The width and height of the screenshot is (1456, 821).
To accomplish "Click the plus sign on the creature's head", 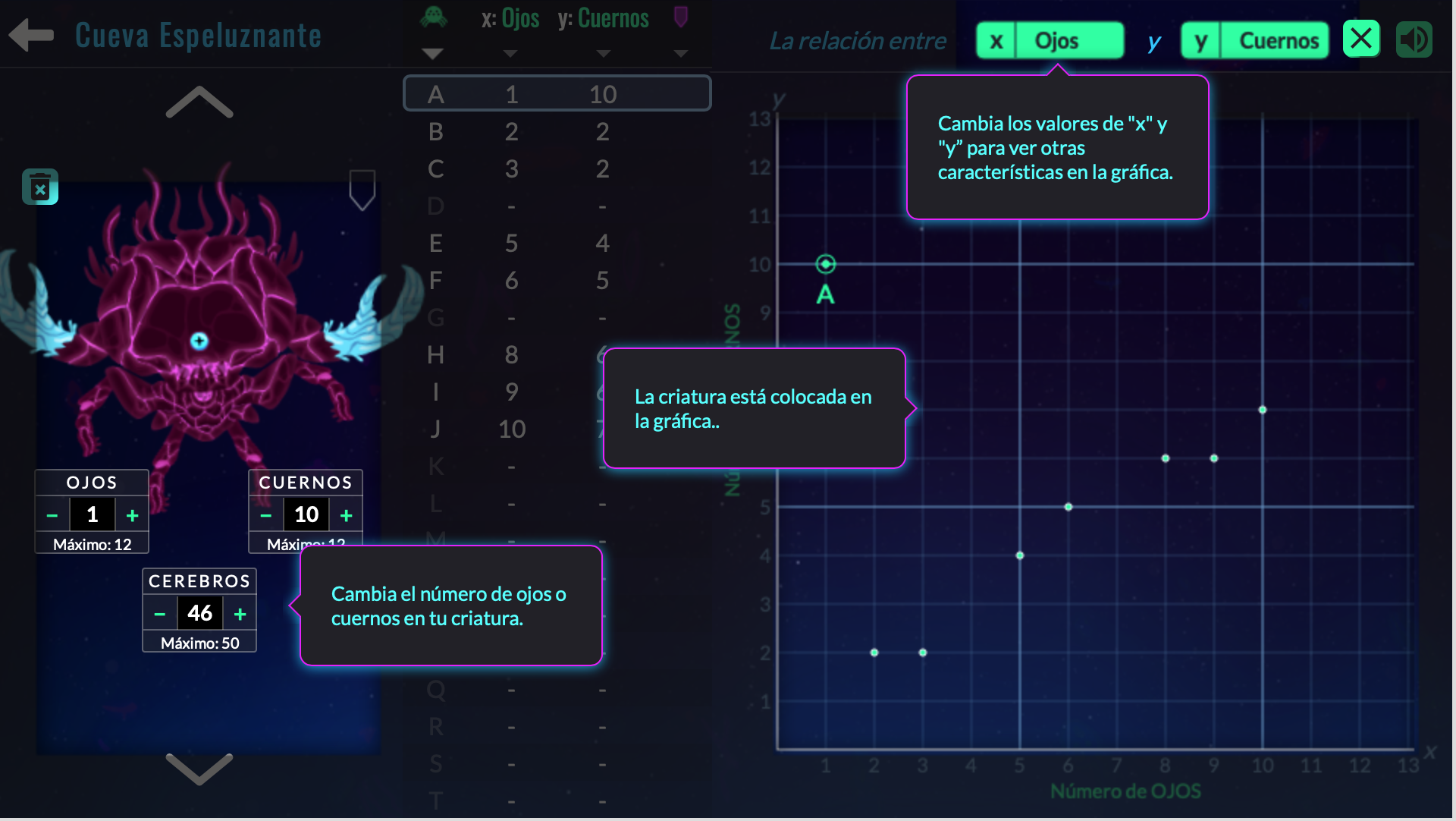I will tap(198, 341).
